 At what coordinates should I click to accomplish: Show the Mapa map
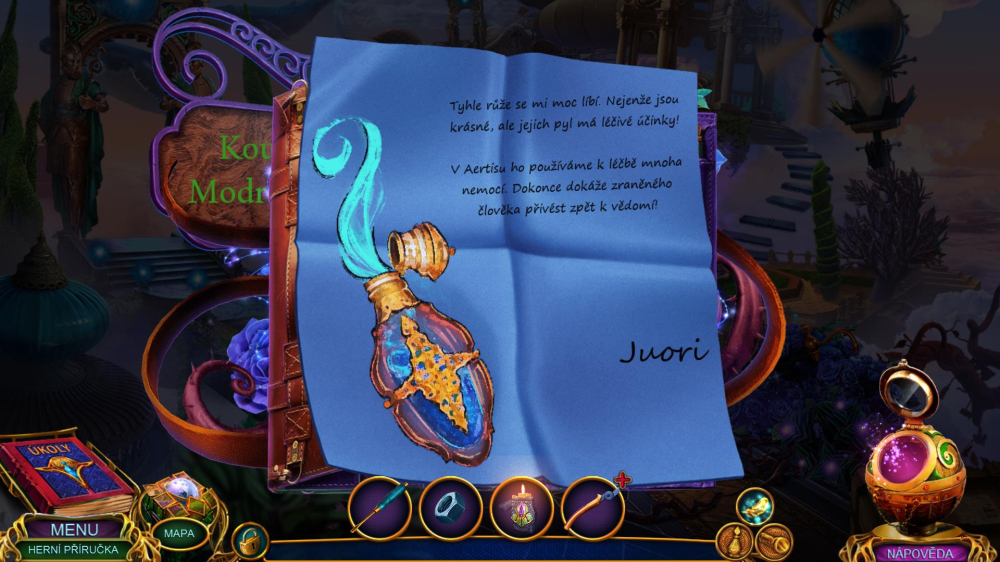tap(179, 533)
